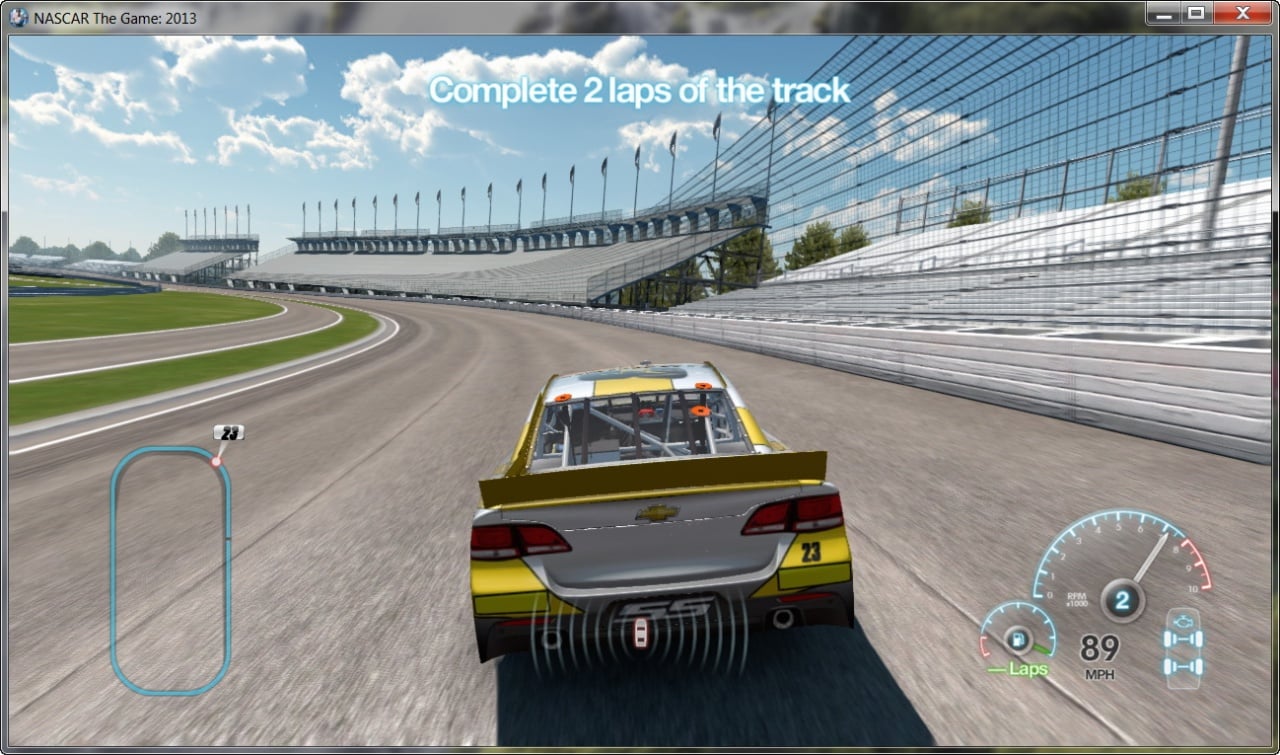
Task: Close the NASCAR The Game window
Action: pyautogui.click(x=1242, y=13)
